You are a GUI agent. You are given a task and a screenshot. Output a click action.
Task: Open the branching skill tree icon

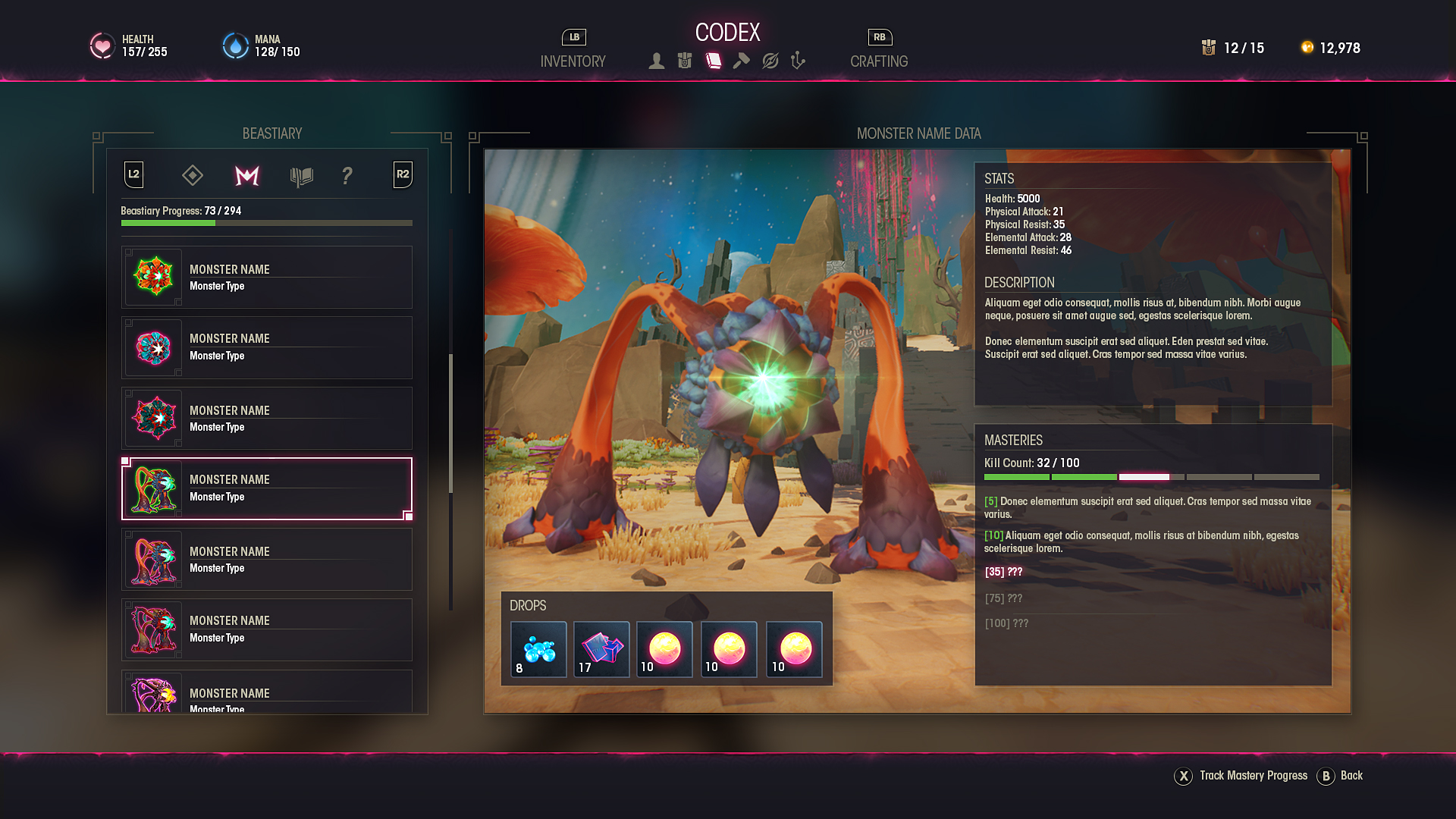point(797,61)
